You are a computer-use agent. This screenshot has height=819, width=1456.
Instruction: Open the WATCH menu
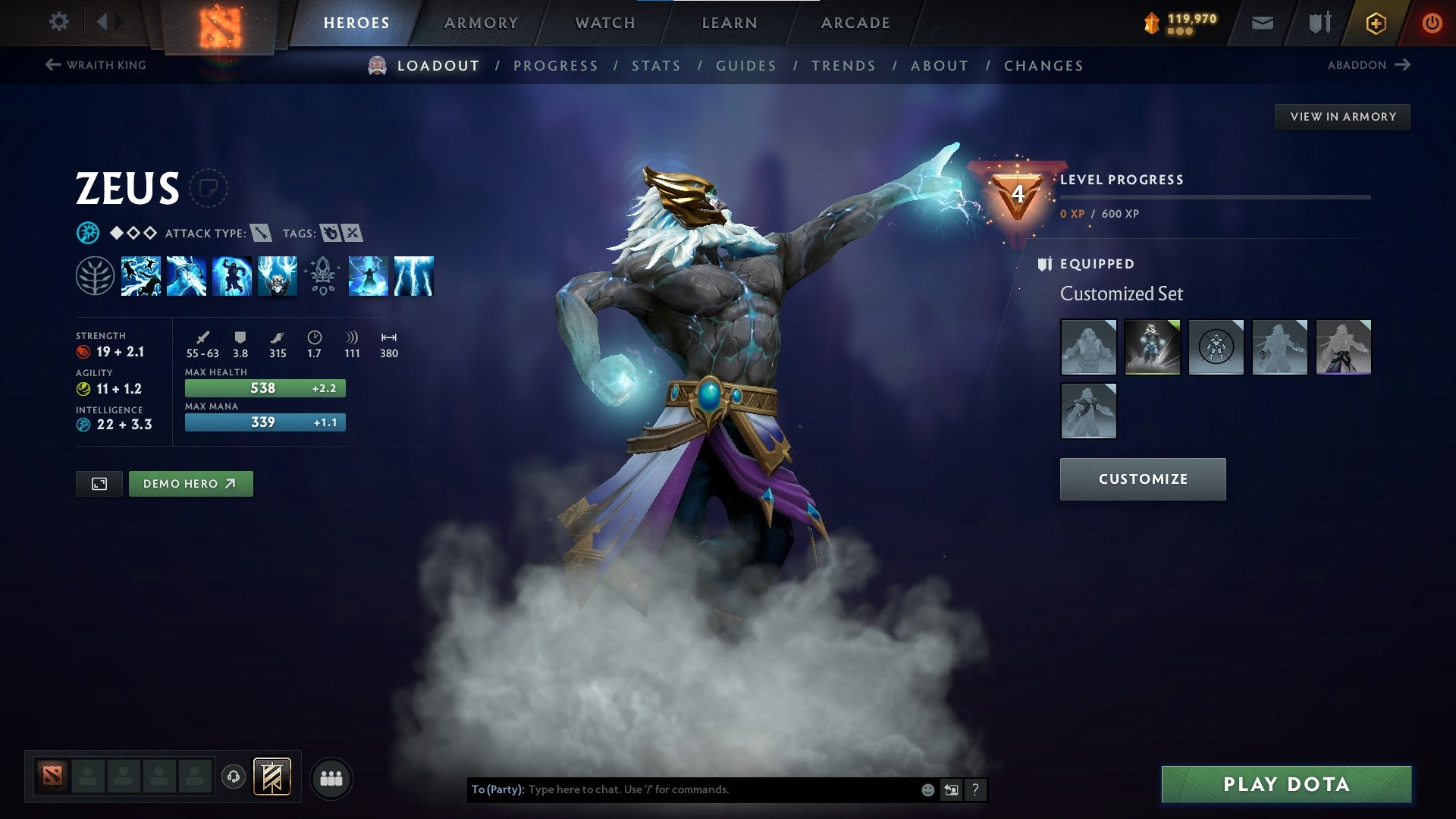(x=604, y=22)
